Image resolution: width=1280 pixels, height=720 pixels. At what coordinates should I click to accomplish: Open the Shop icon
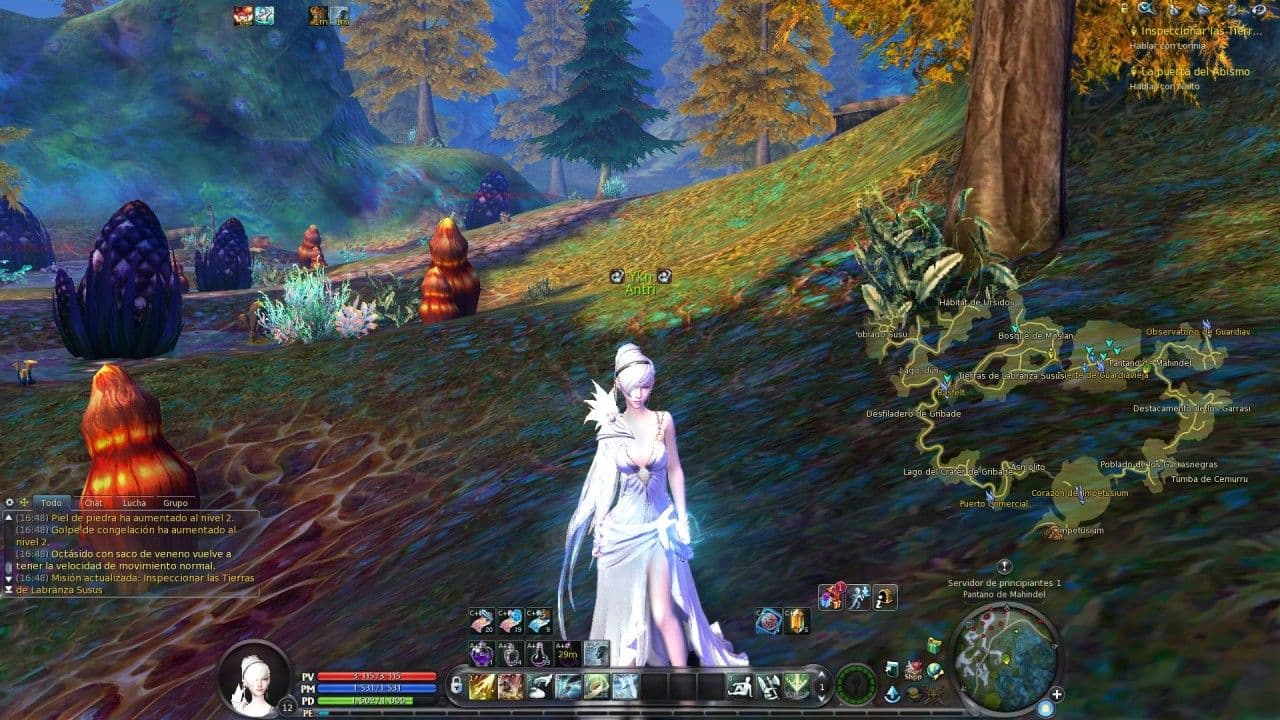[913, 669]
